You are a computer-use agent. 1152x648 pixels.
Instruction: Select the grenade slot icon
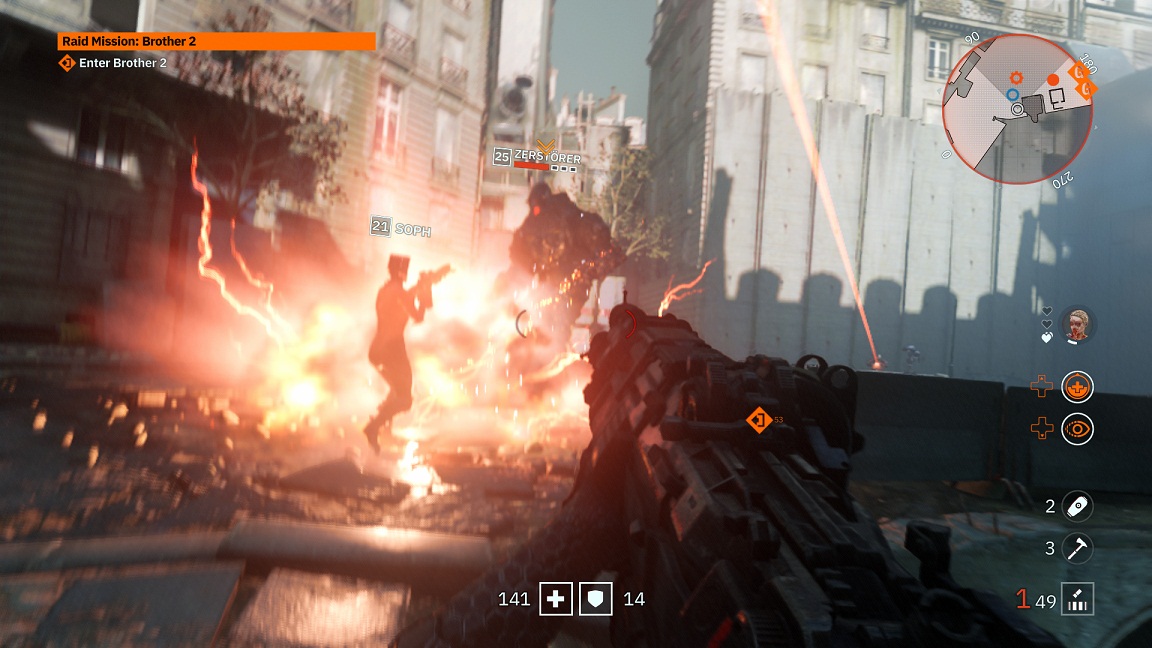pyautogui.click(x=1078, y=506)
